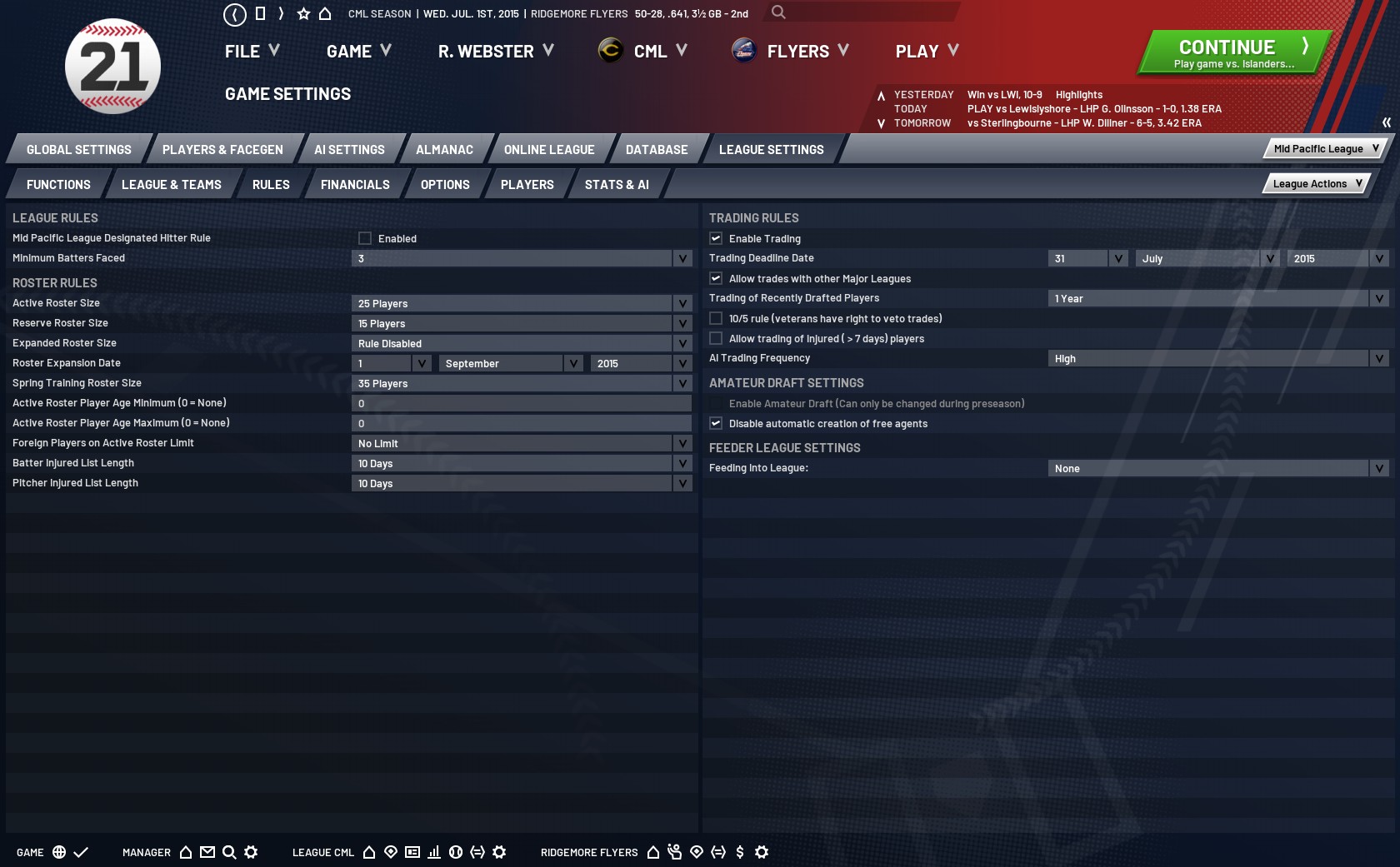Open the Active Roster Size dropdown
The width and height of the screenshot is (1400, 867).
[683, 303]
